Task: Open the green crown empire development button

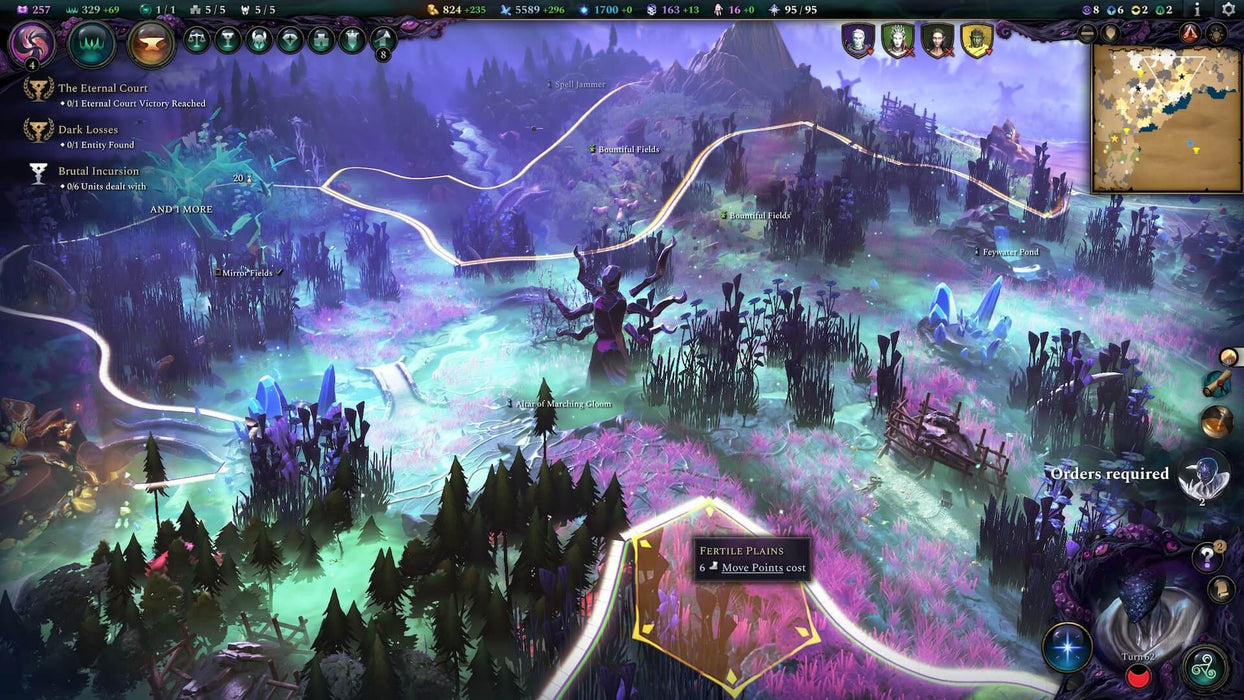Action: click(92, 44)
